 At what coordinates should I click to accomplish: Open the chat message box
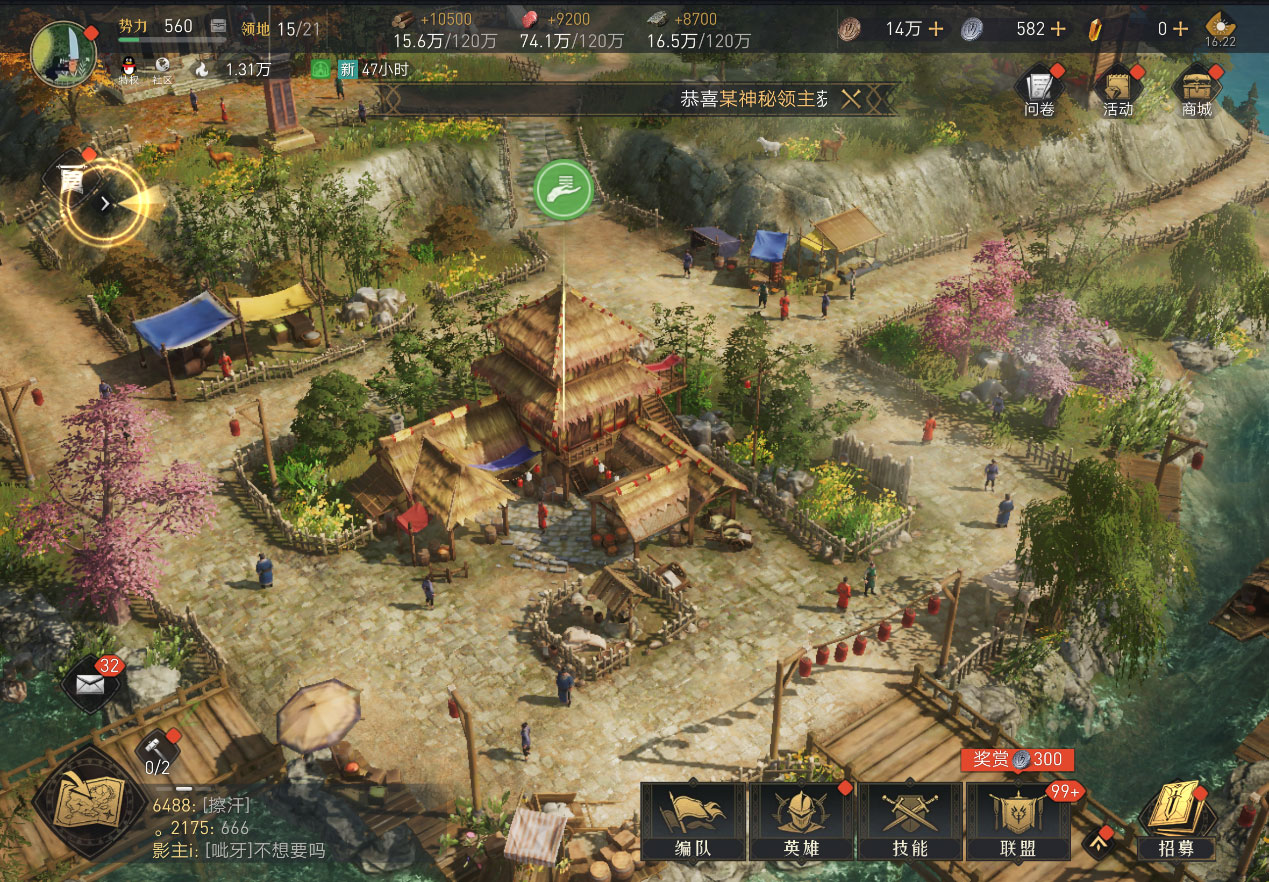240,828
